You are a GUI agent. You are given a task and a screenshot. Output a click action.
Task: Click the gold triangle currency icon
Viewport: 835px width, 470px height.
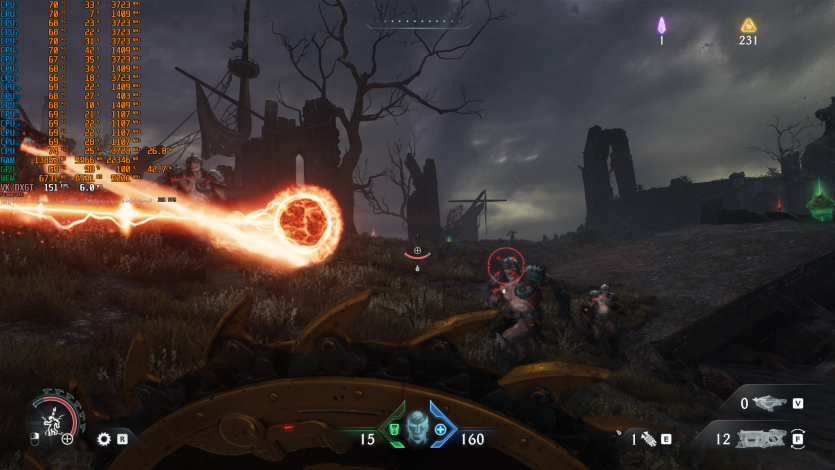(748, 26)
